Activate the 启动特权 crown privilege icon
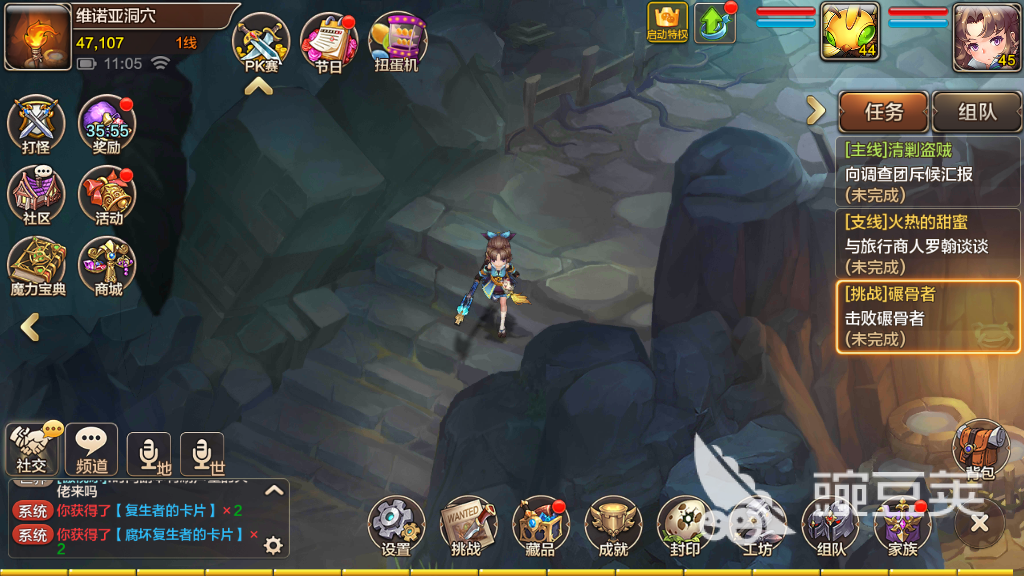Viewport: 1024px width, 576px height. [x=667, y=22]
